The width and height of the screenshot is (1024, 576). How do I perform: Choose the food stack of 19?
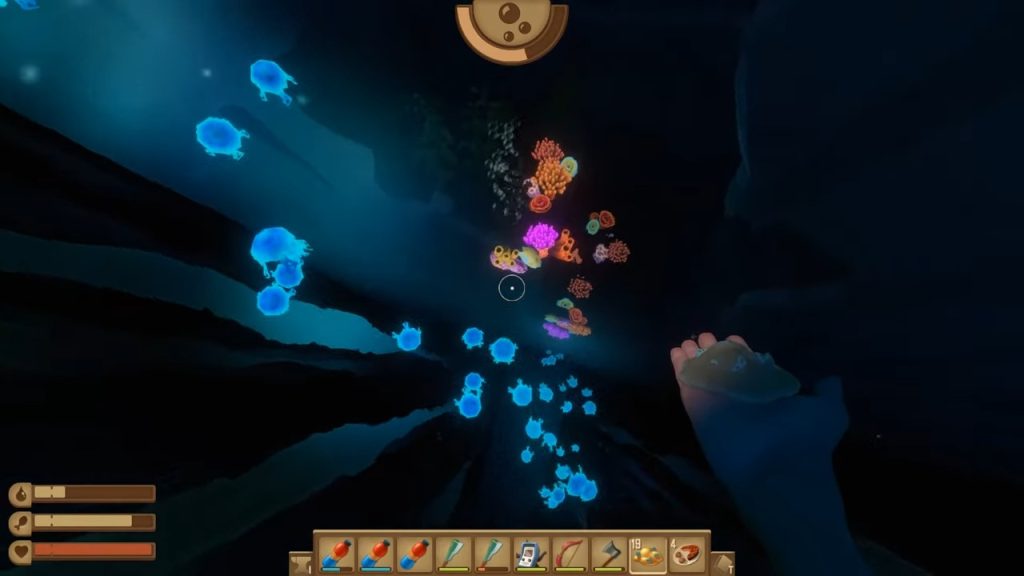coord(647,553)
